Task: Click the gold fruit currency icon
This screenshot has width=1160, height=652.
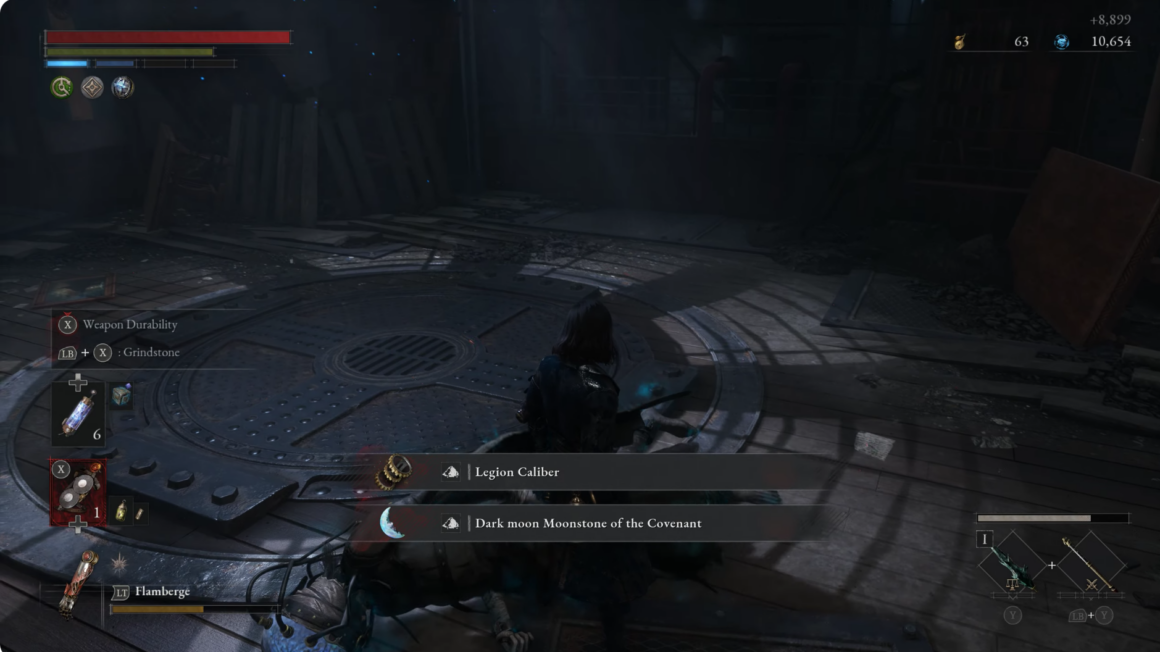Action: (960, 42)
